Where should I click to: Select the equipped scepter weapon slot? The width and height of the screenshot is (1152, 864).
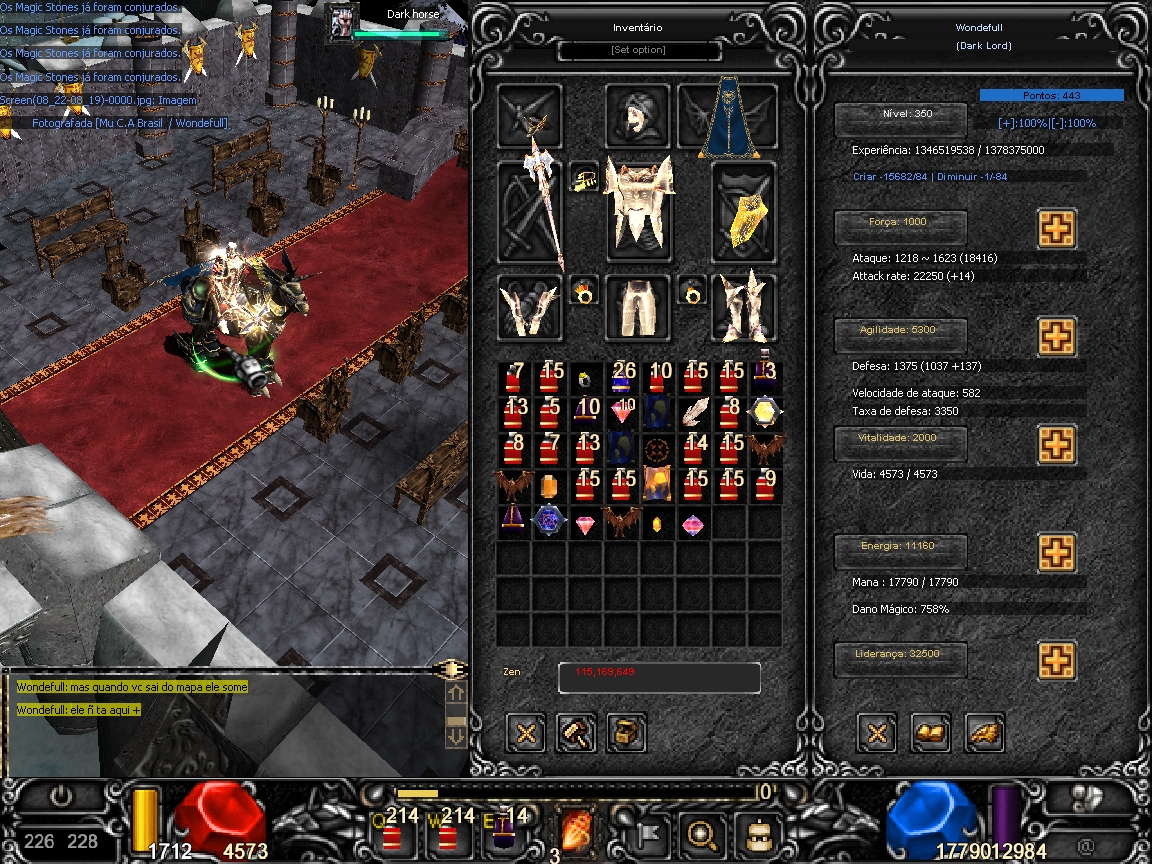coord(530,212)
